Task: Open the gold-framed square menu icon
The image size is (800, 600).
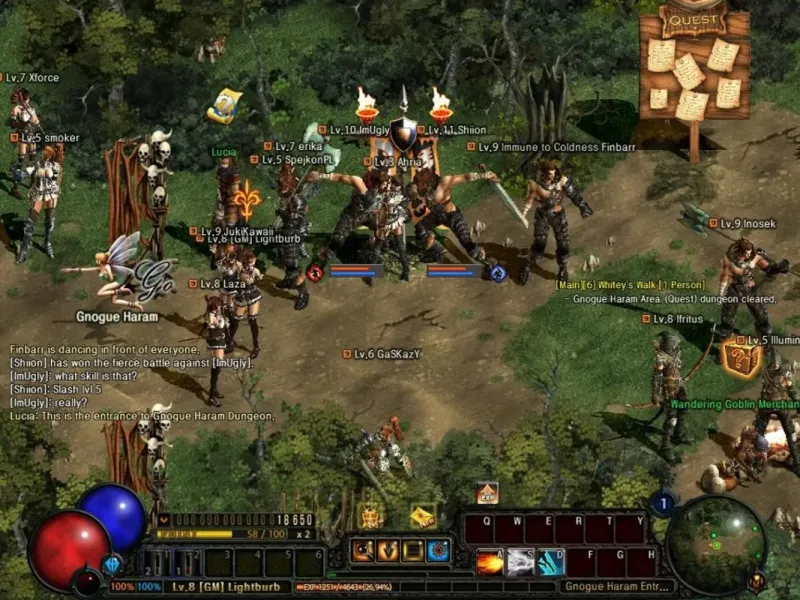Action: (412, 550)
